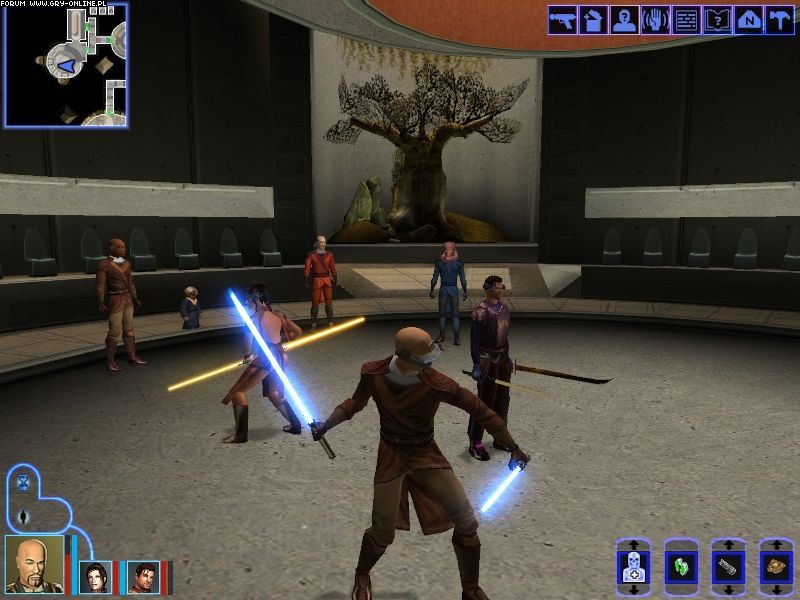Click the minimap in the corner
This screenshot has width=800, height=600.
(65, 65)
